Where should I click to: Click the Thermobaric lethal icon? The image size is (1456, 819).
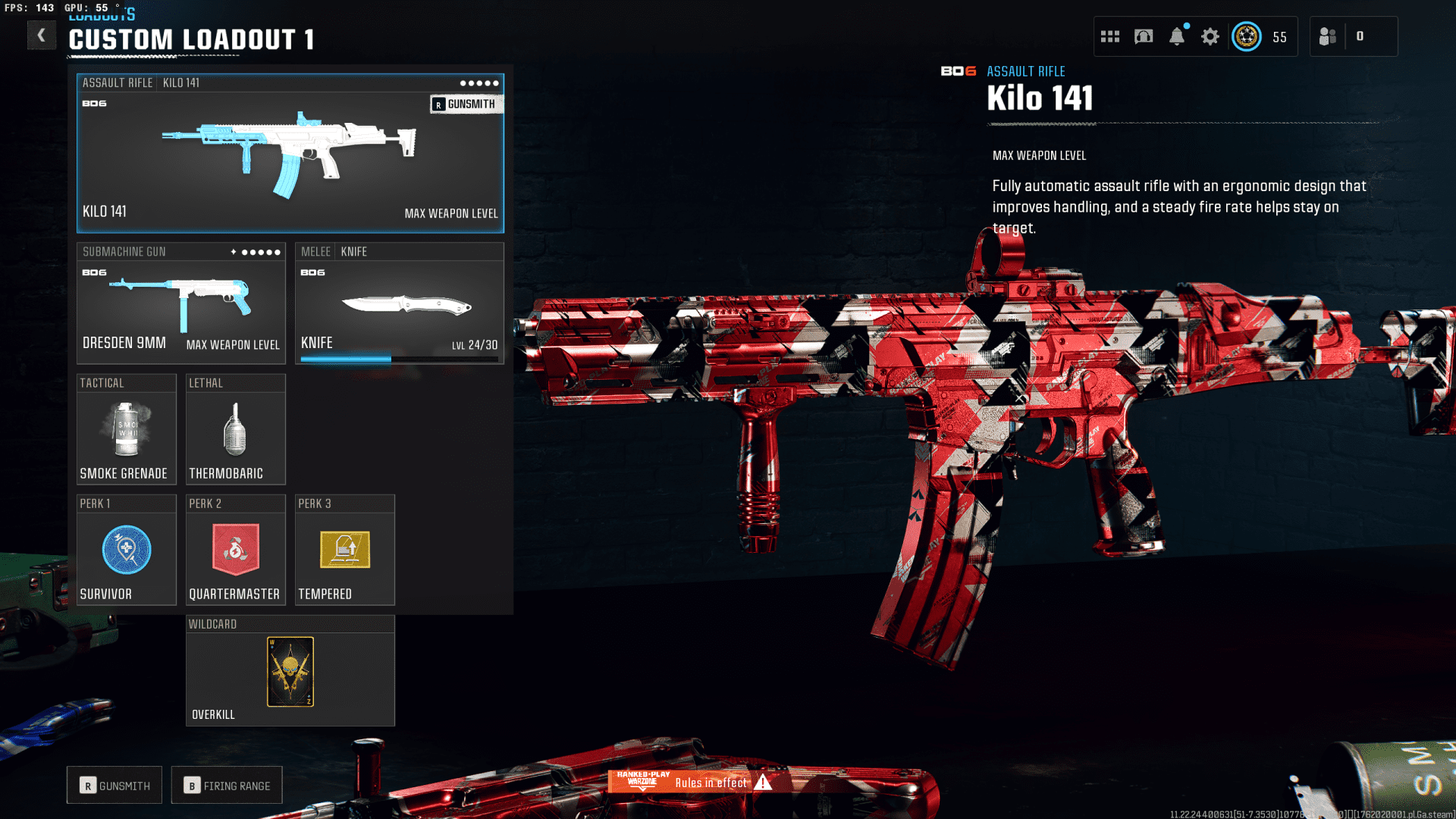tap(235, 428)
